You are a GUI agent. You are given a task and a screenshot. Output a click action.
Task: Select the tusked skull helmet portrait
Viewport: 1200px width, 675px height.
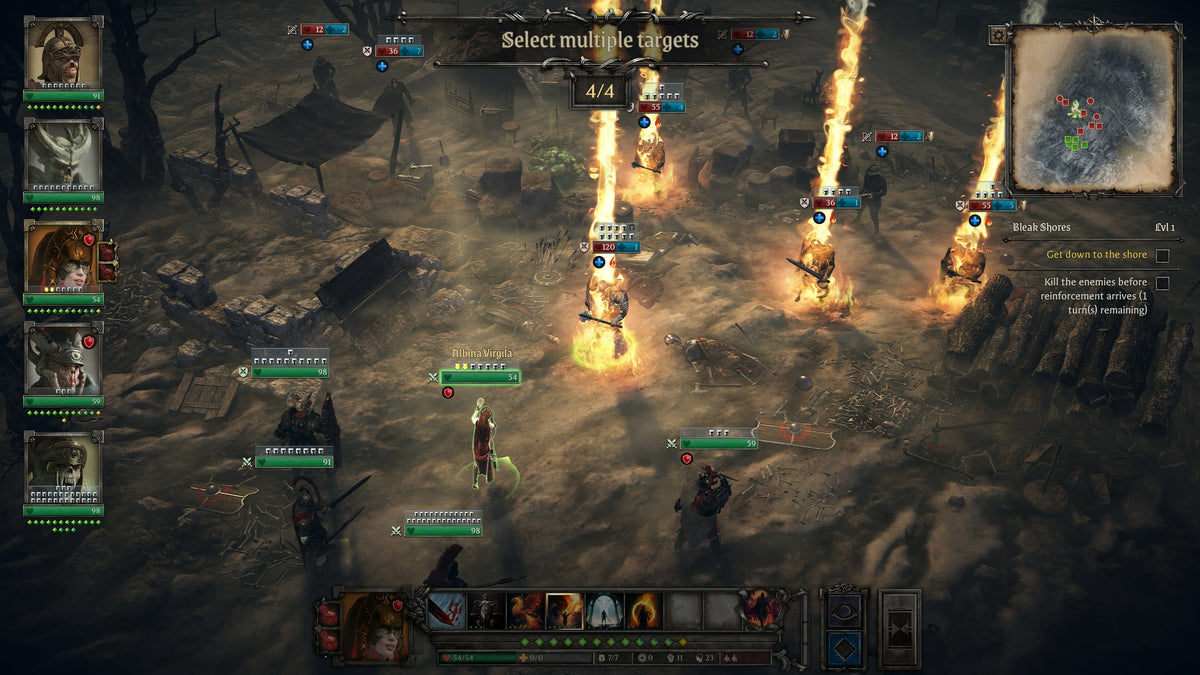point(63,467)
